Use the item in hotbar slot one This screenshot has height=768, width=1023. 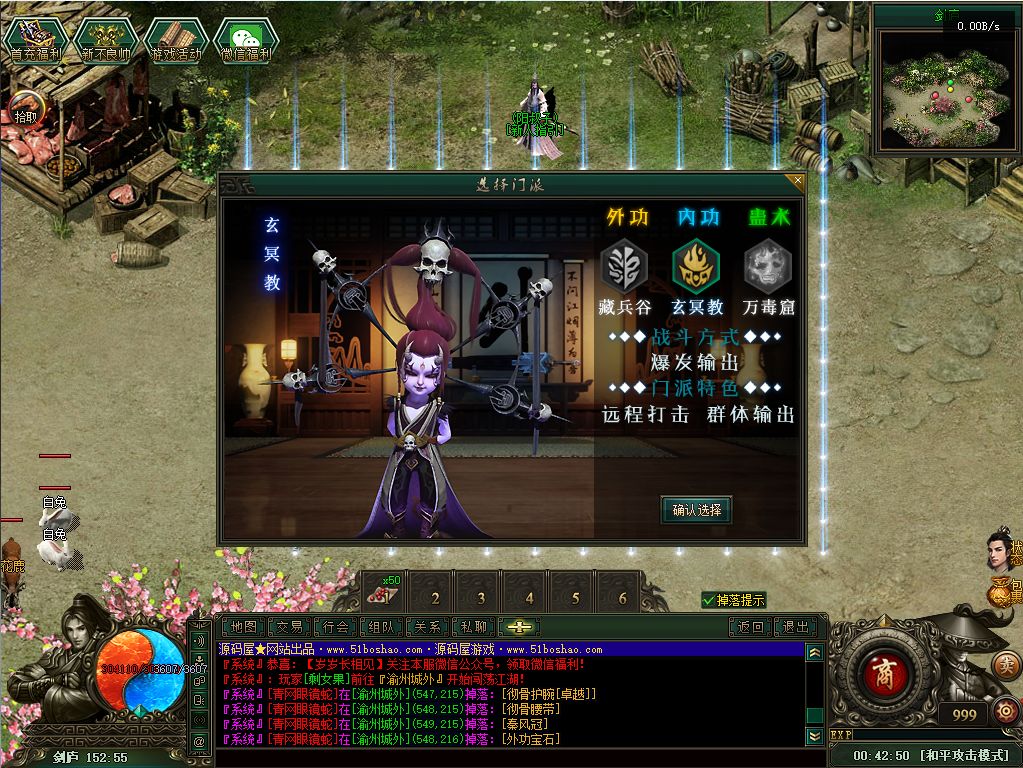tap(385, 594)
